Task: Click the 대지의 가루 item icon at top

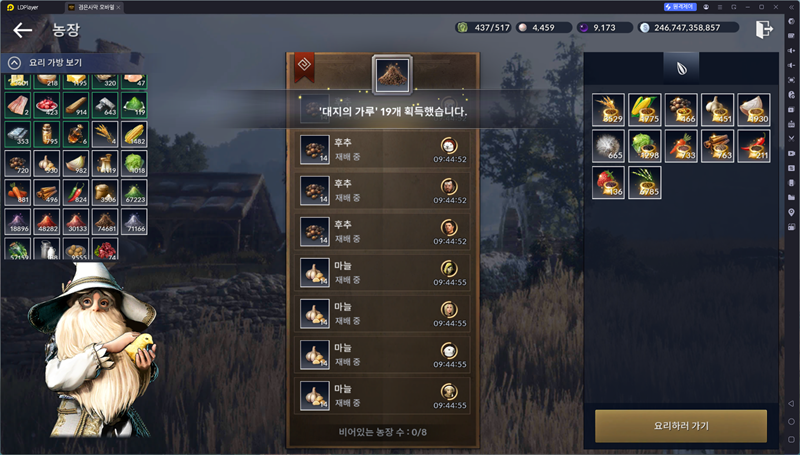Action: (391, 73)
